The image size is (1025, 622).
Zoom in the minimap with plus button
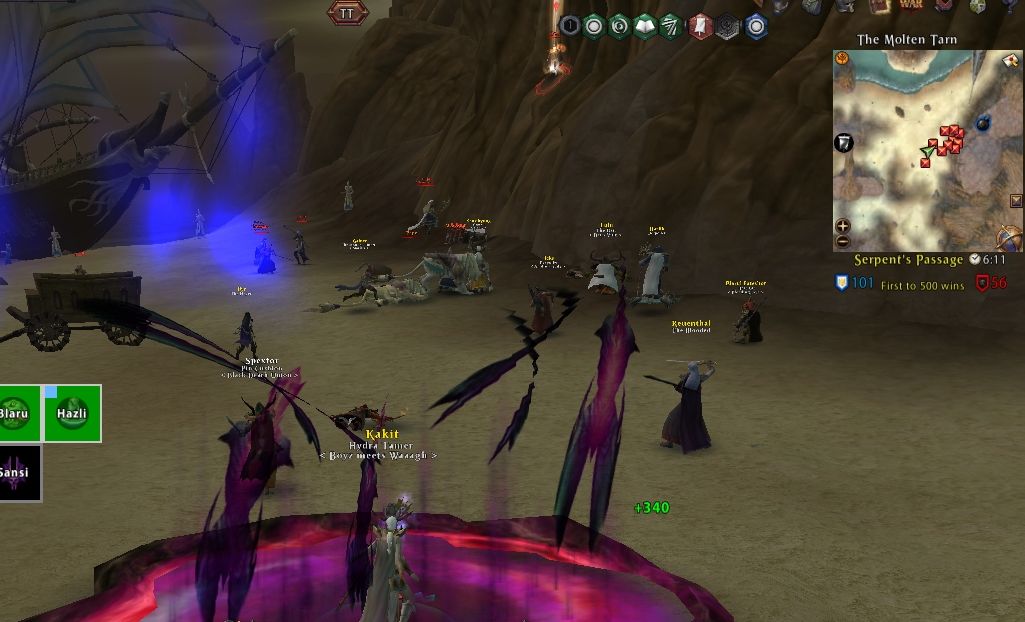click(842, 226)
